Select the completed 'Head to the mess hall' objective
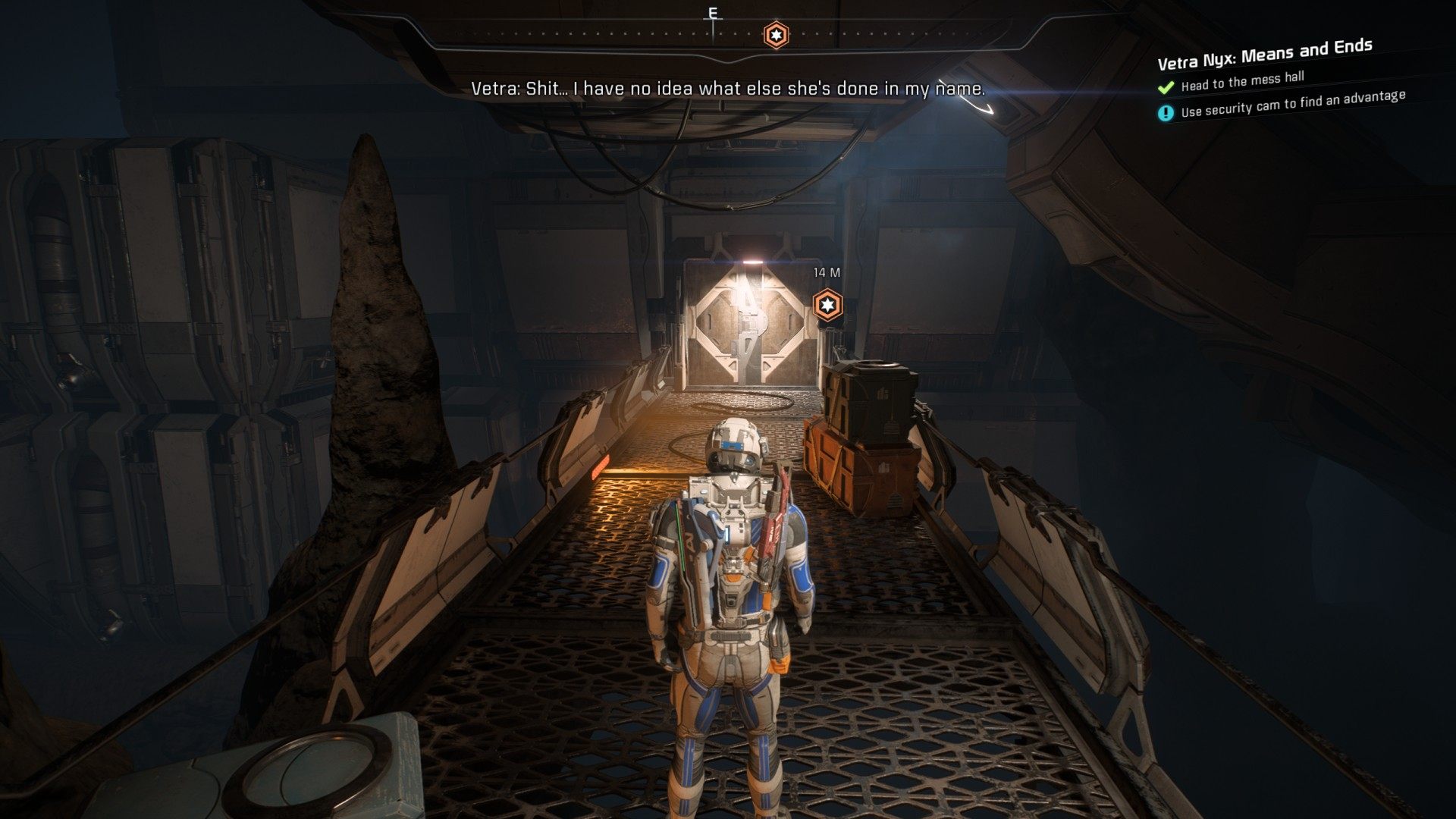Screen dimensions: 1456x819 (1241, 80)
